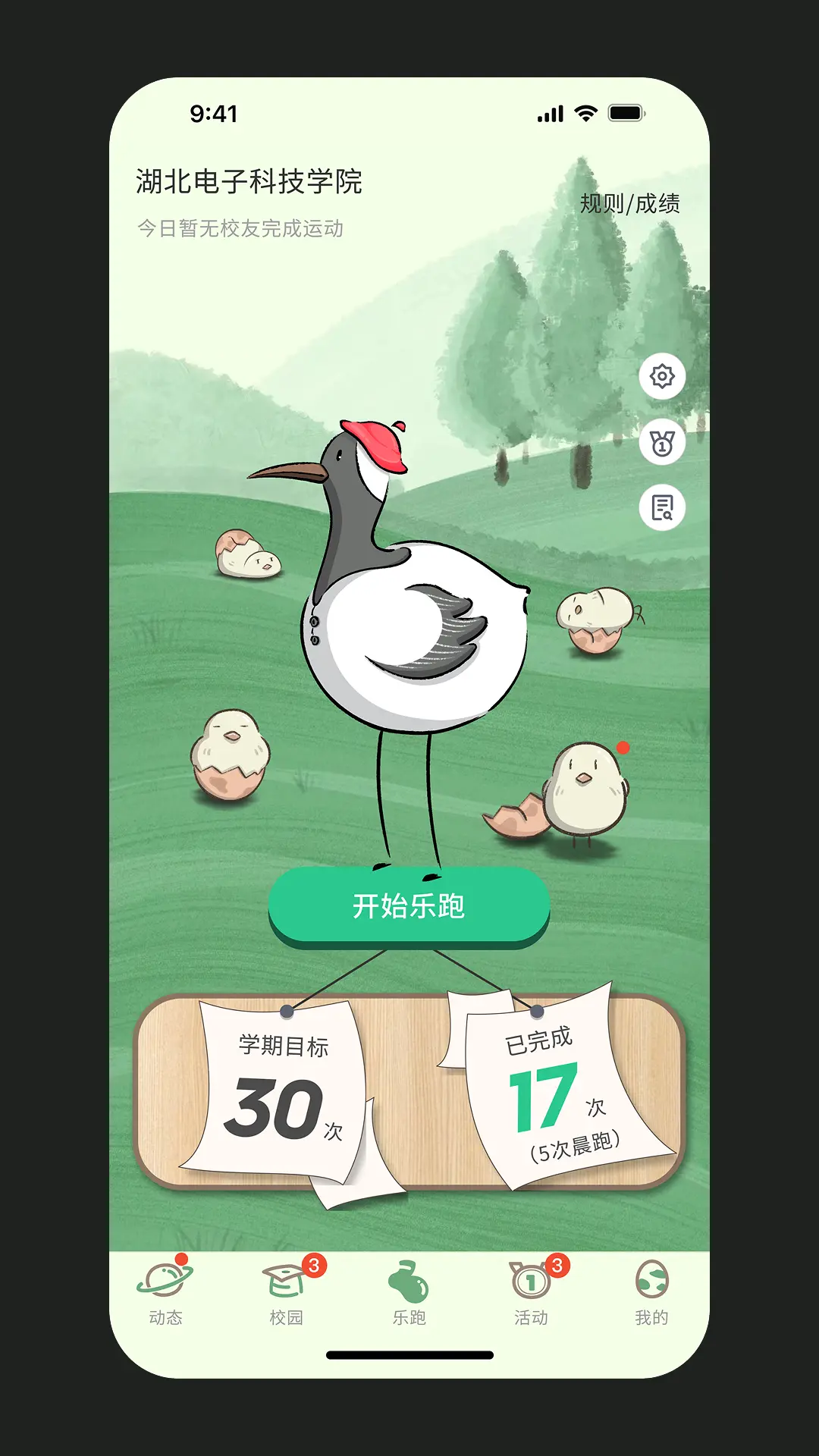This screenshot has height=1456, width=819.
Task: Open the document search record icon
Action: [662, 508]
